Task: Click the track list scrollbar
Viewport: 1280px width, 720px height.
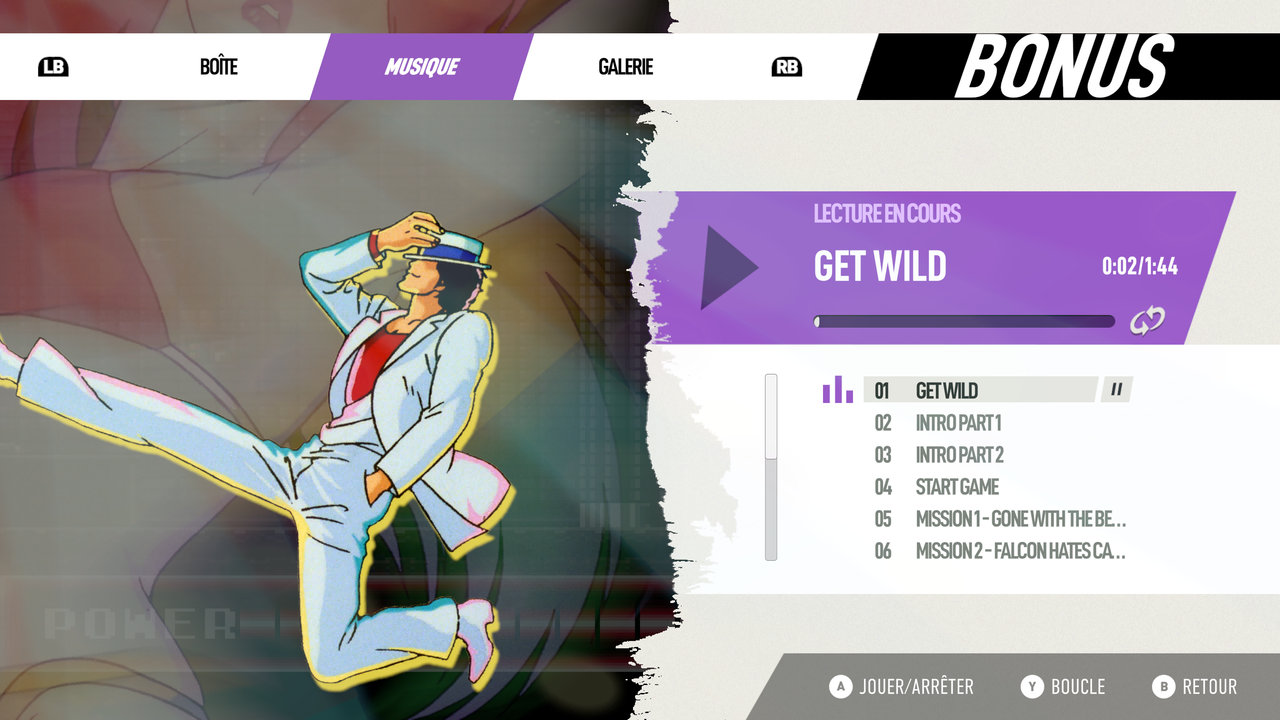Action: coord(771,467)
